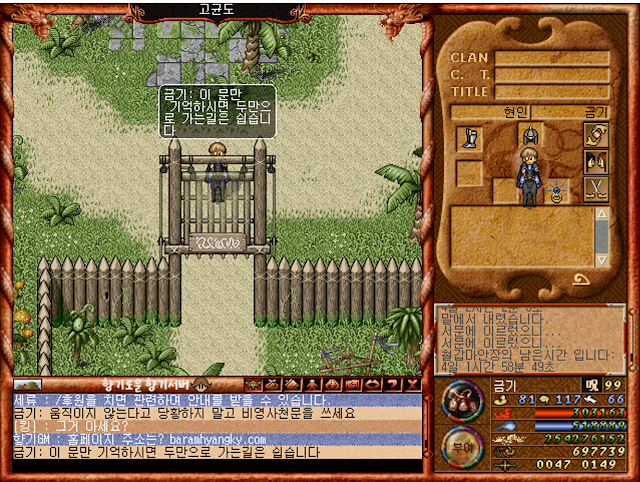
Task: Click the scroll up arrow in character panel
Action: 602,214
